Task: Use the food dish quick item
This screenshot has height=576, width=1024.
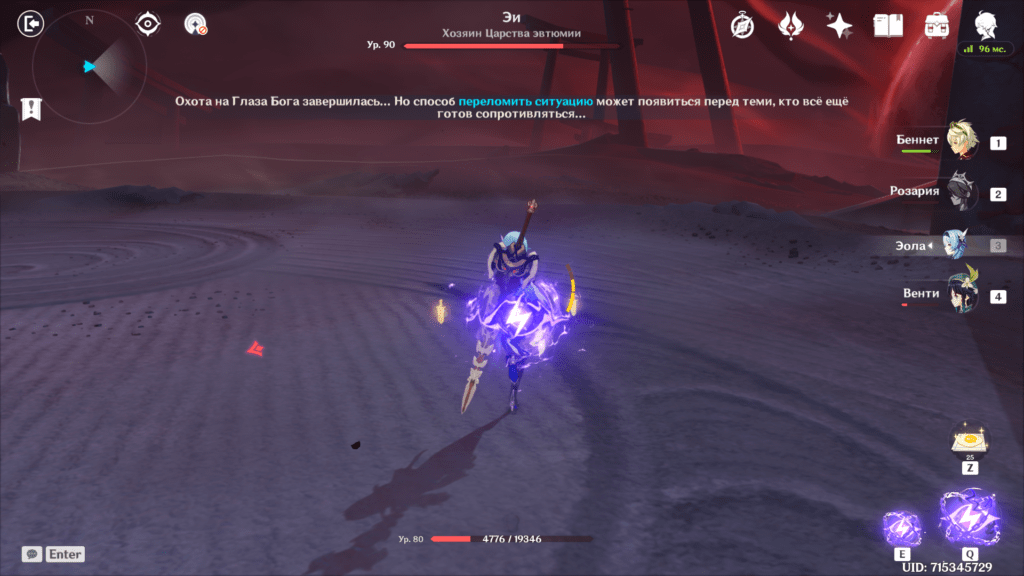Action: coord(969,440)
